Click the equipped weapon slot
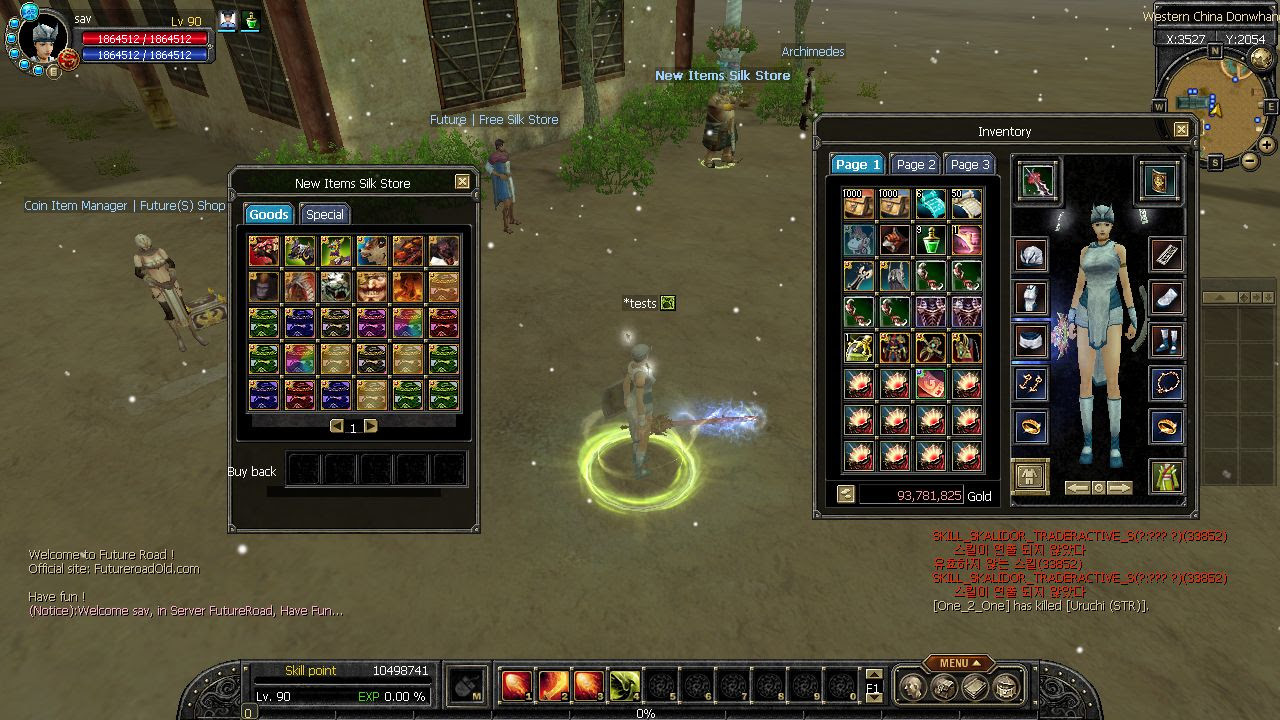The image size is (1280, 720). point(1038,180)
